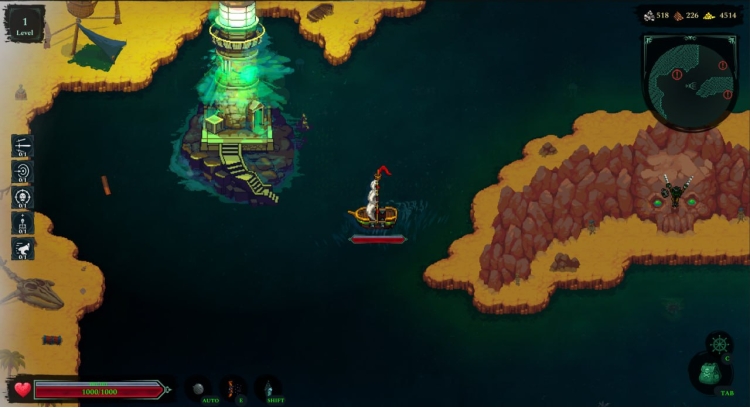Open the skull crosshair upgrade slot
This screenshot has width=750, height=408.
pos(22,197)
